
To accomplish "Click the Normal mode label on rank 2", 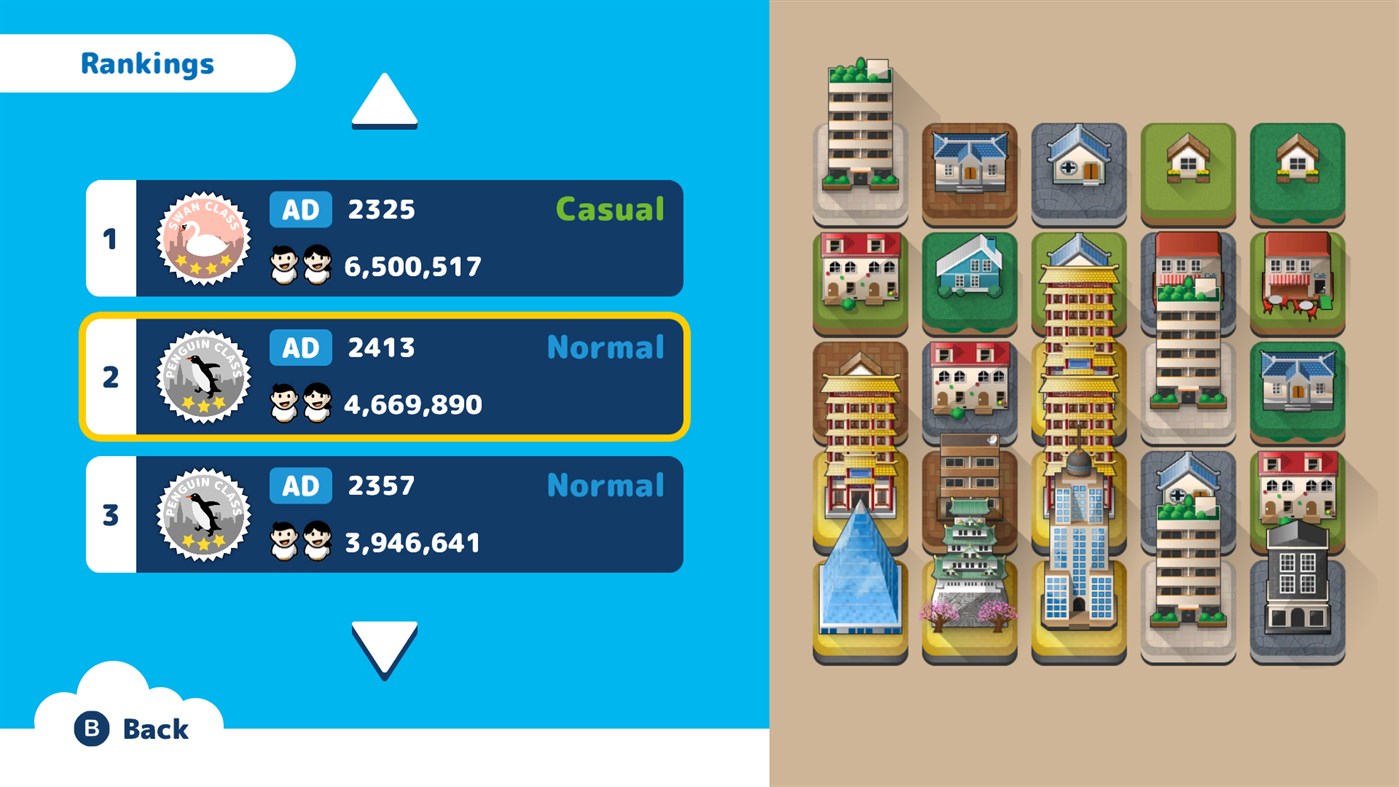I will point(606,347).
